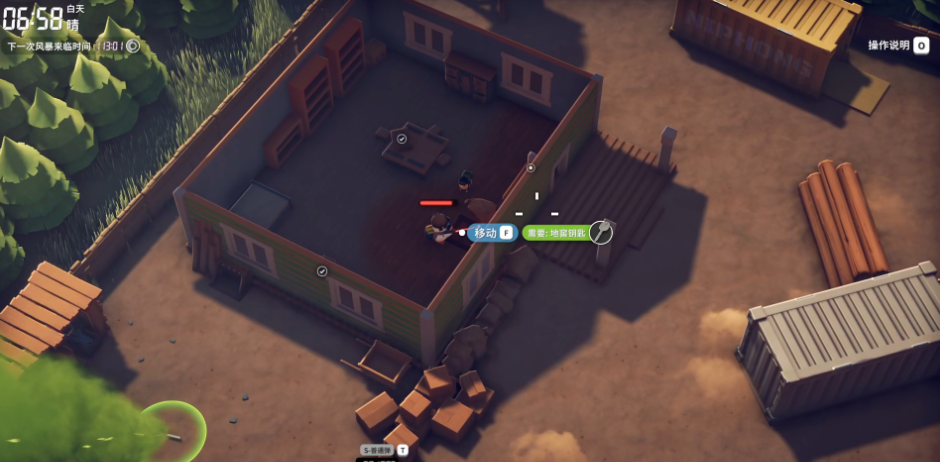This screenshot has width=940, height=462.
Task: Select the cellar key requirement icon
Action: point(601,232)
